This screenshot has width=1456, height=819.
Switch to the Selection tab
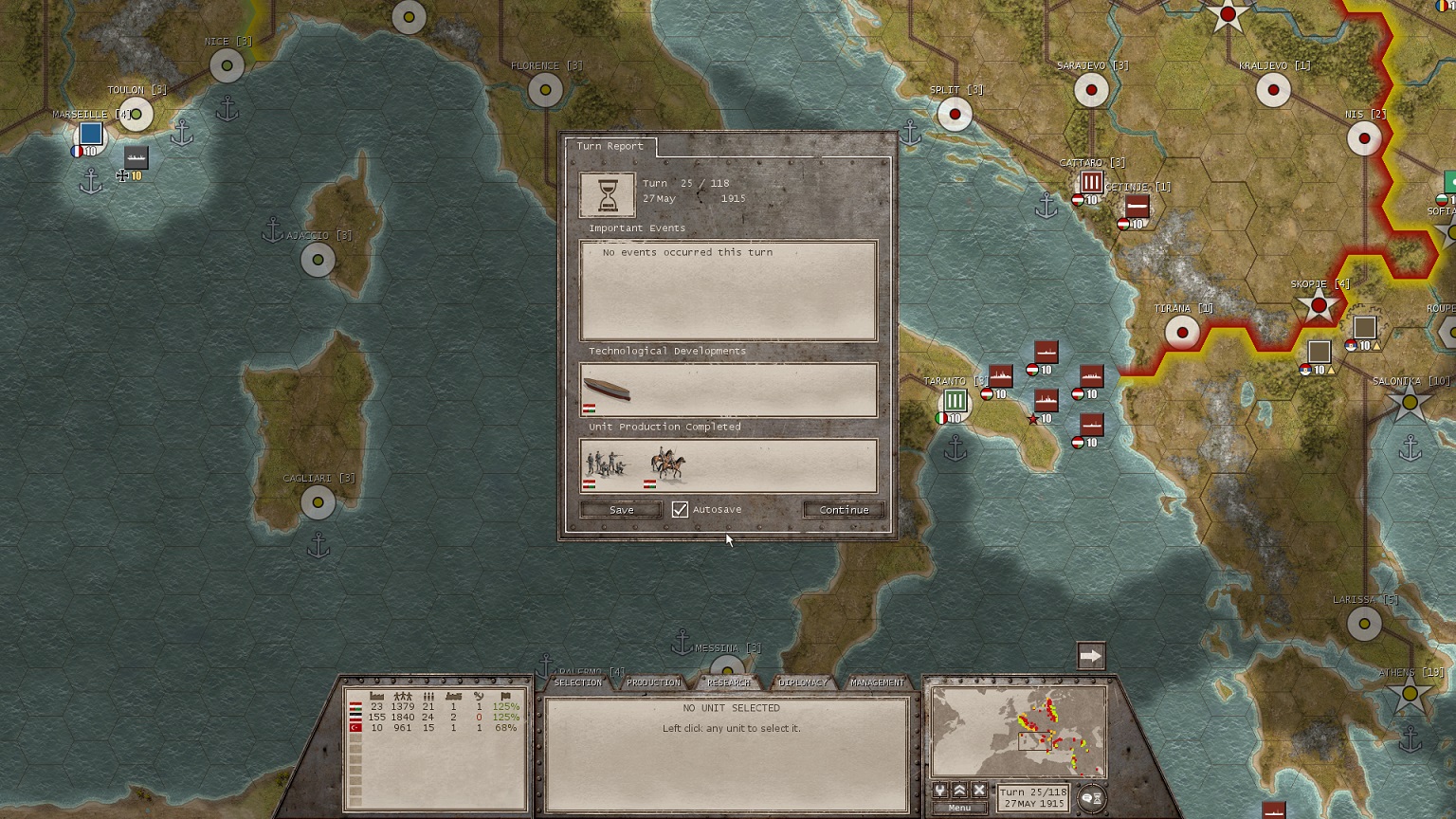(x=577, y=682)
